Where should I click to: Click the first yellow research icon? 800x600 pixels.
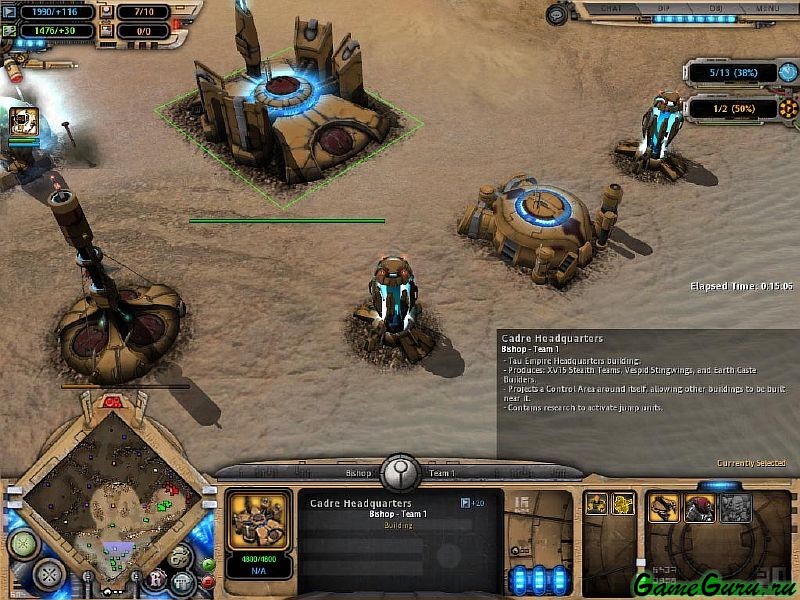(x=597, y=503)
